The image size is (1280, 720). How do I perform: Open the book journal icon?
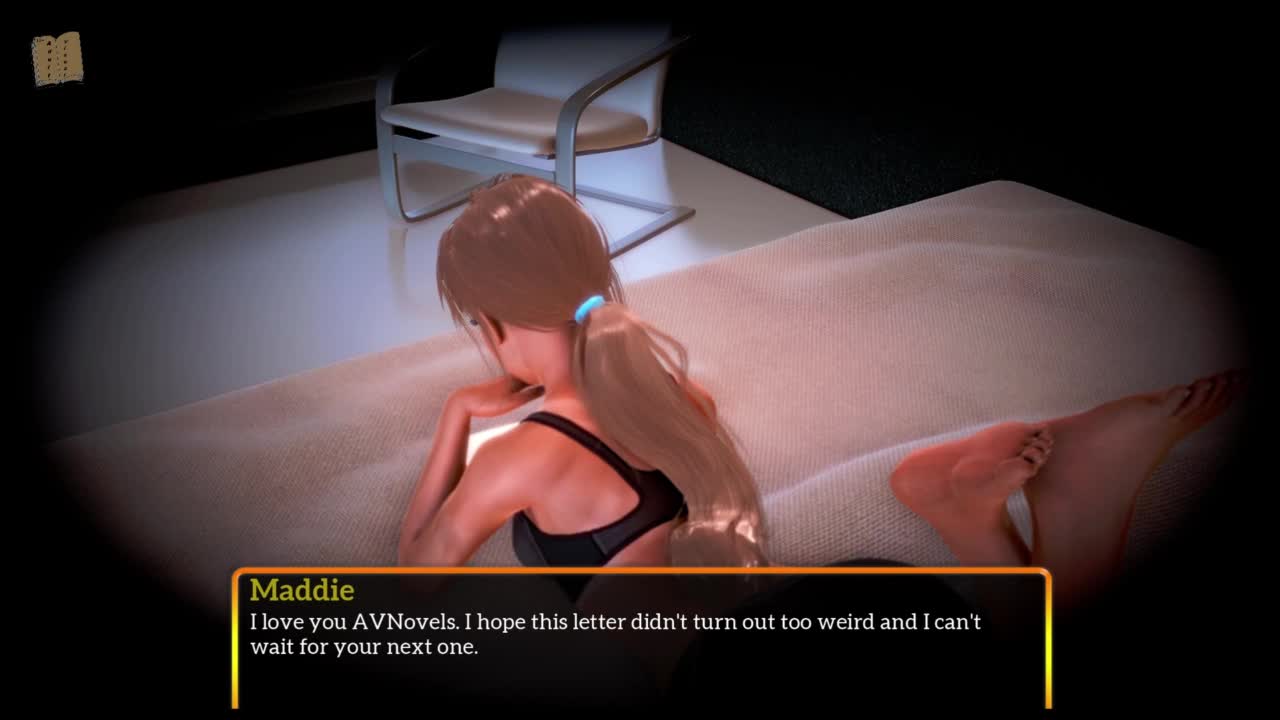click(x=57, y=59)
